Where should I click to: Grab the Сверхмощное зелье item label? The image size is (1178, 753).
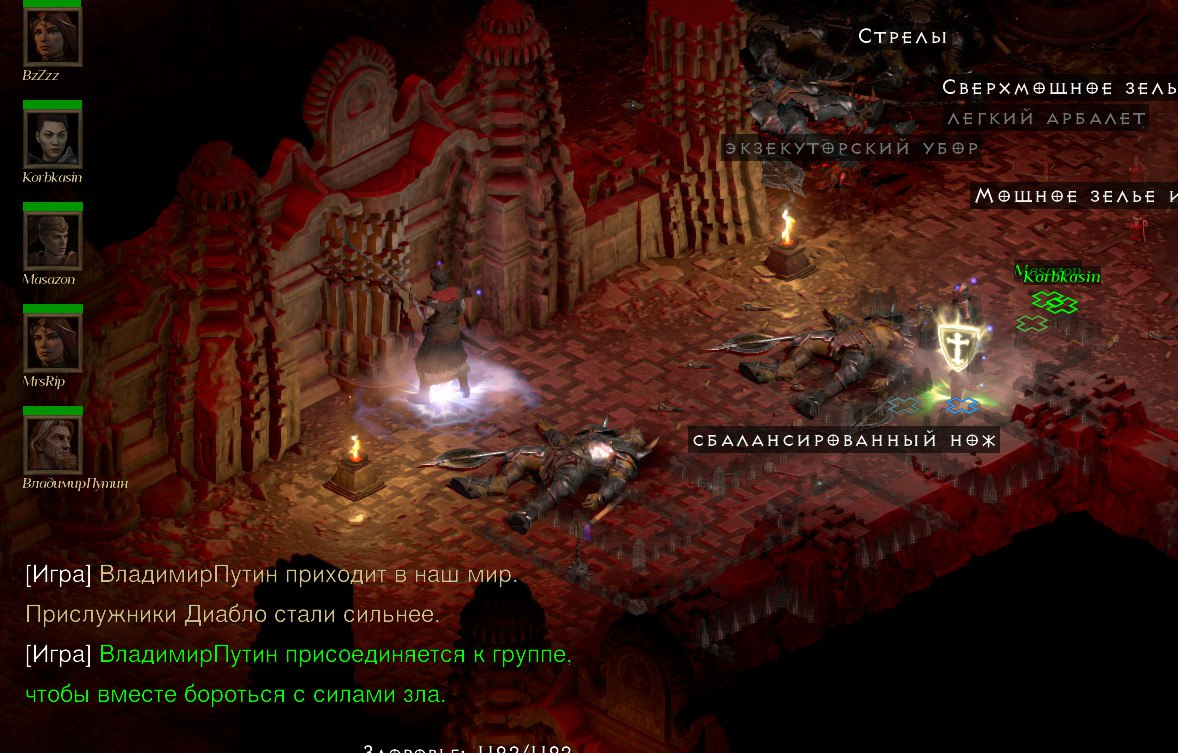point(1058,87)
